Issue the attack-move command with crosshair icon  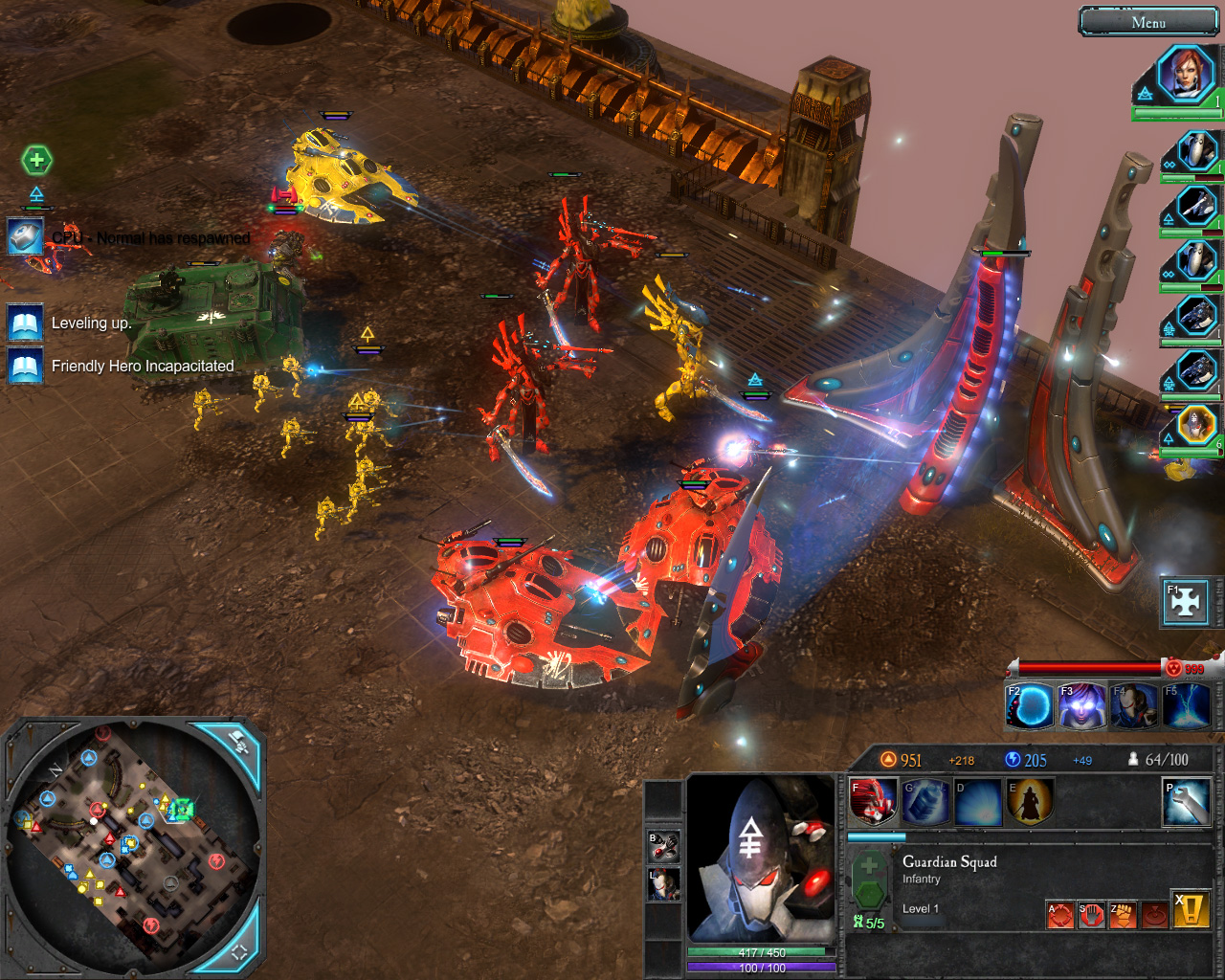(x=1060, y=915)
